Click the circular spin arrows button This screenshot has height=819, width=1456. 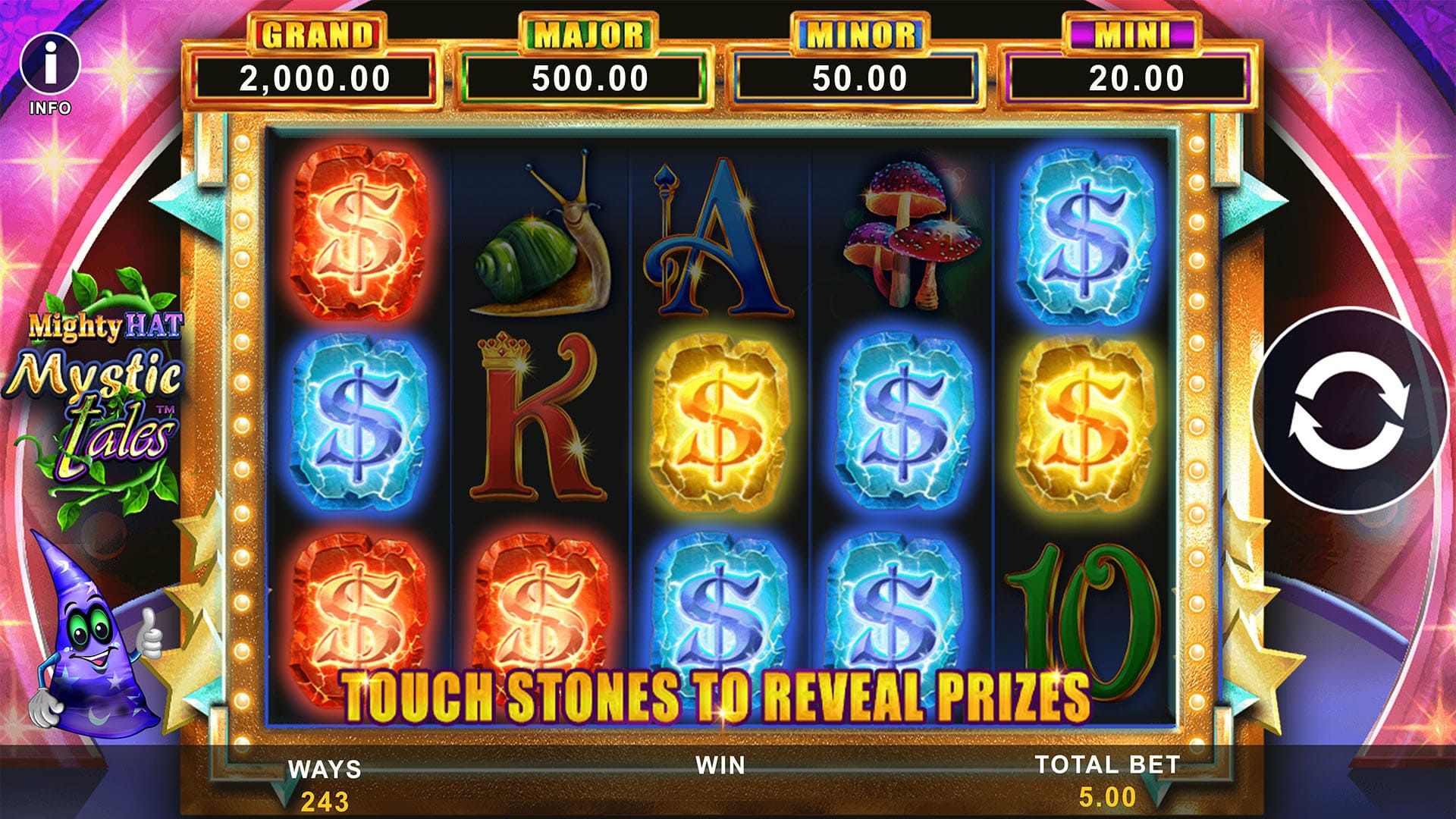coord(1351,410)
